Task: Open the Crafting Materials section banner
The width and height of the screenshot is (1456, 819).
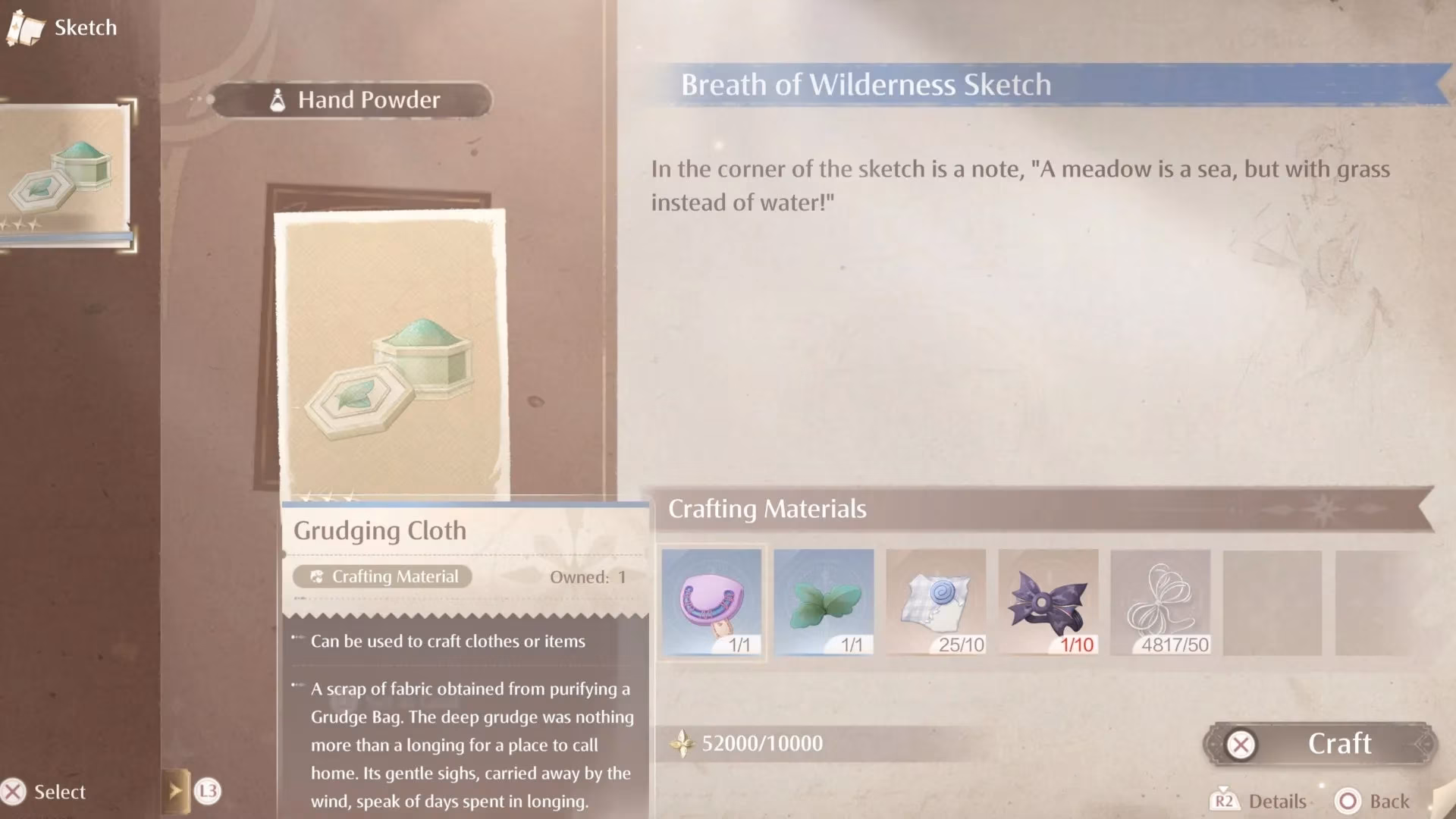Action: click(767, 509)
